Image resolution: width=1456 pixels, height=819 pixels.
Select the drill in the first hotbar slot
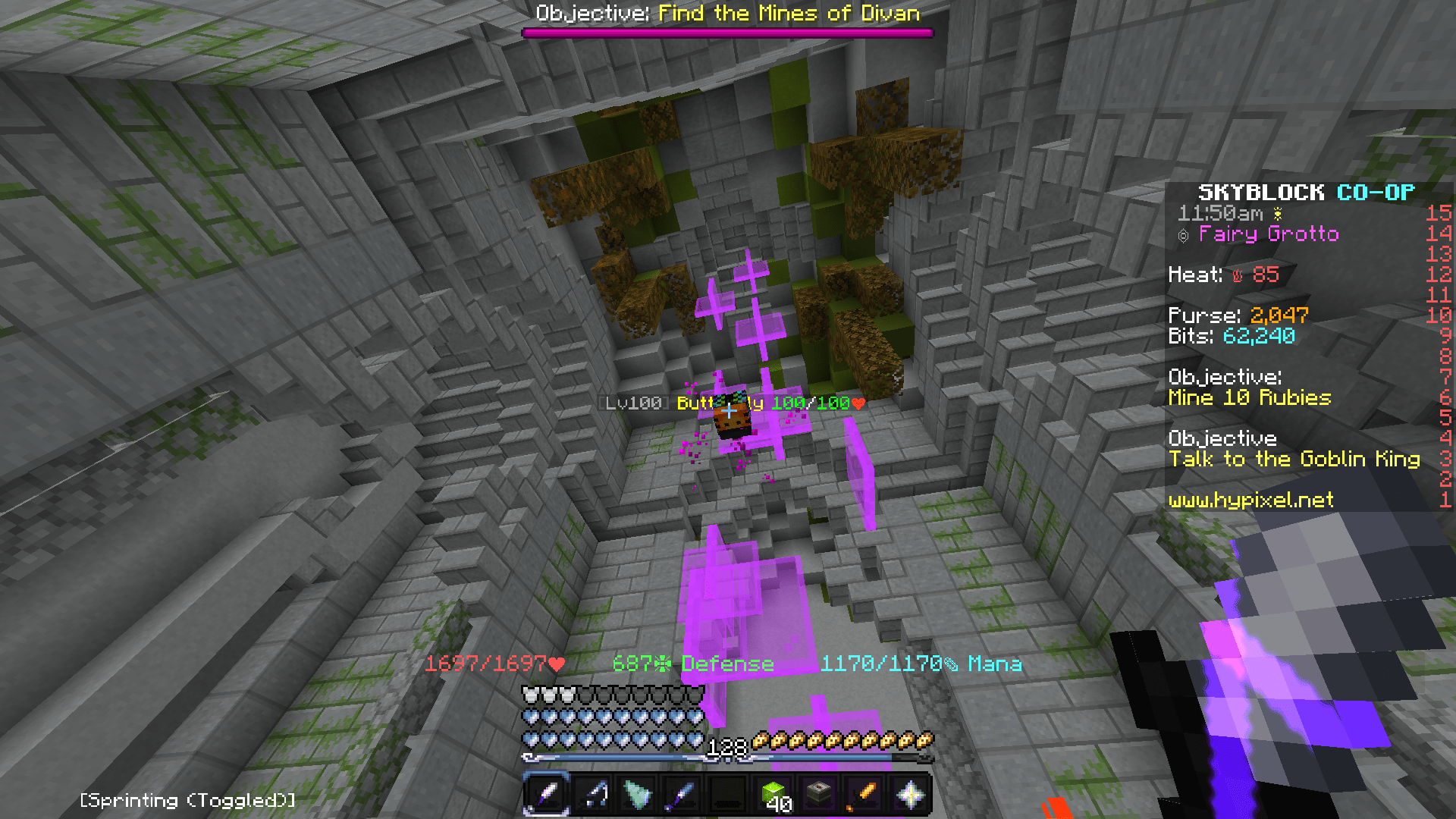[x=548, y=793]
